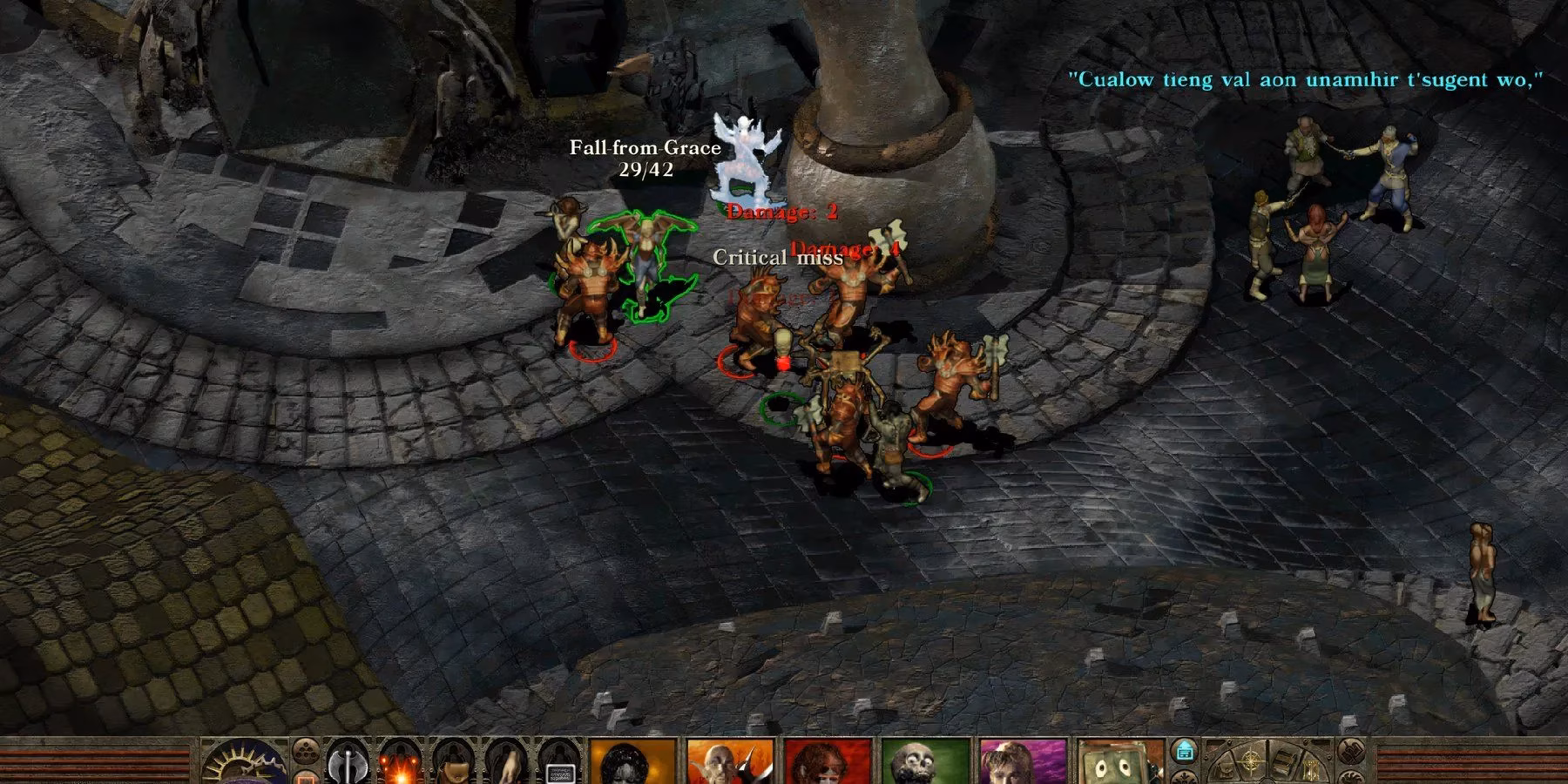1568x784 pixels.
Task: Click the hand special ability icon
Action: (506, 768)
